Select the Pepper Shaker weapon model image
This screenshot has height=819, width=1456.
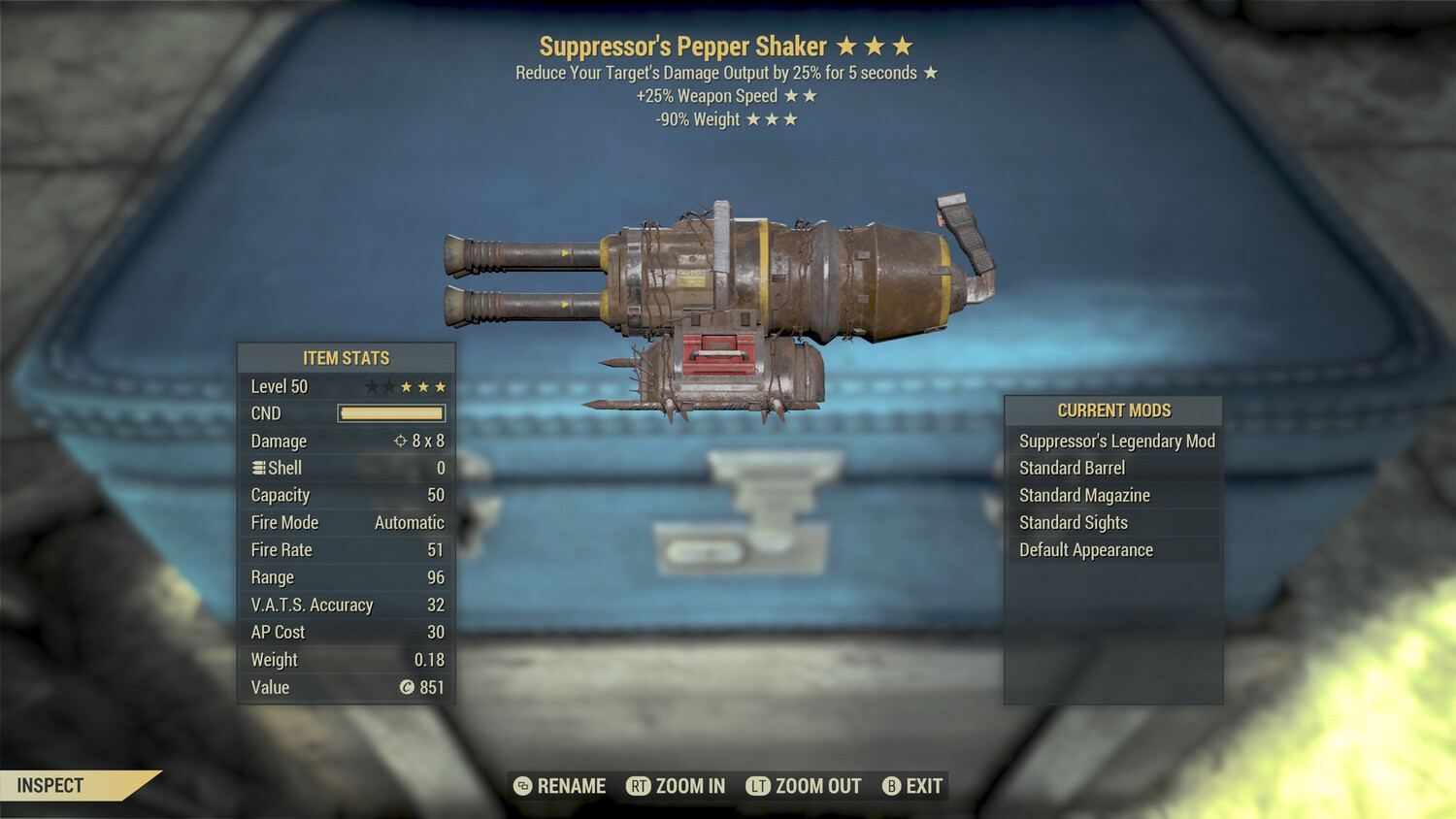coord(718,291)
